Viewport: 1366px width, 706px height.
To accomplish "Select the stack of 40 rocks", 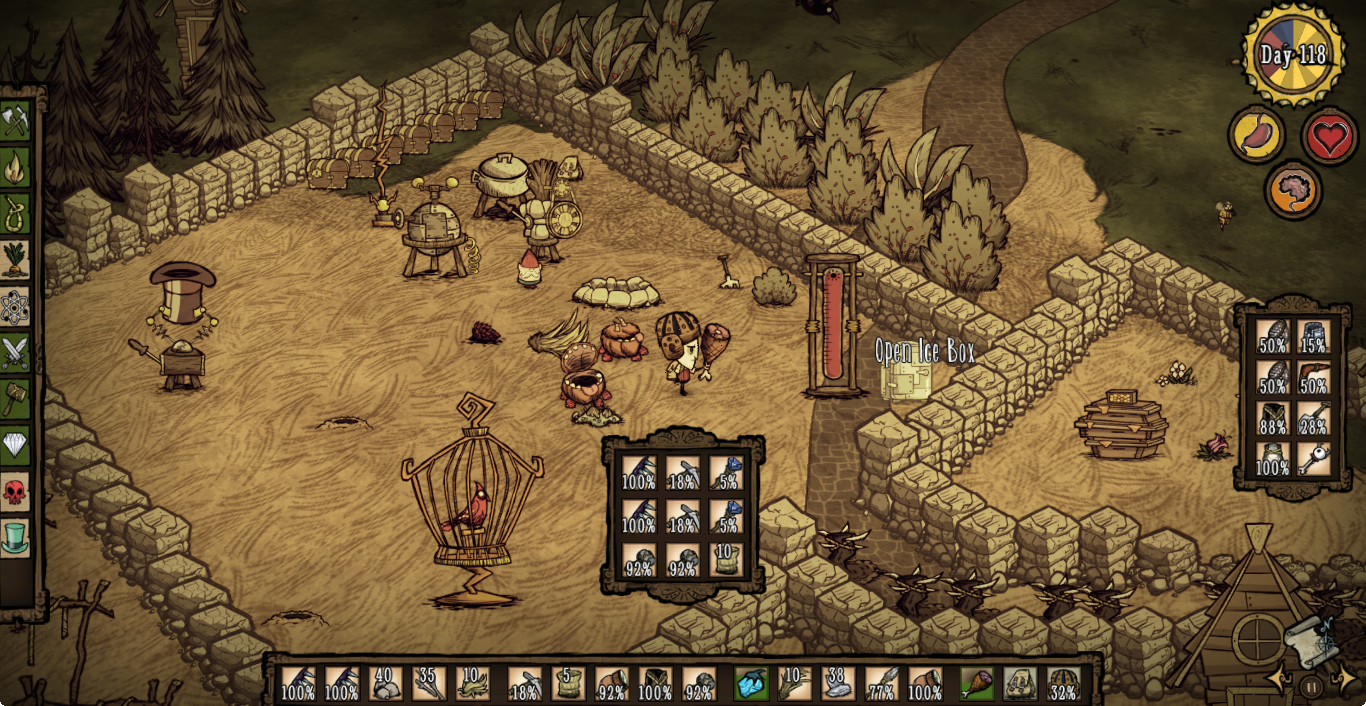I will pos(385,684).
